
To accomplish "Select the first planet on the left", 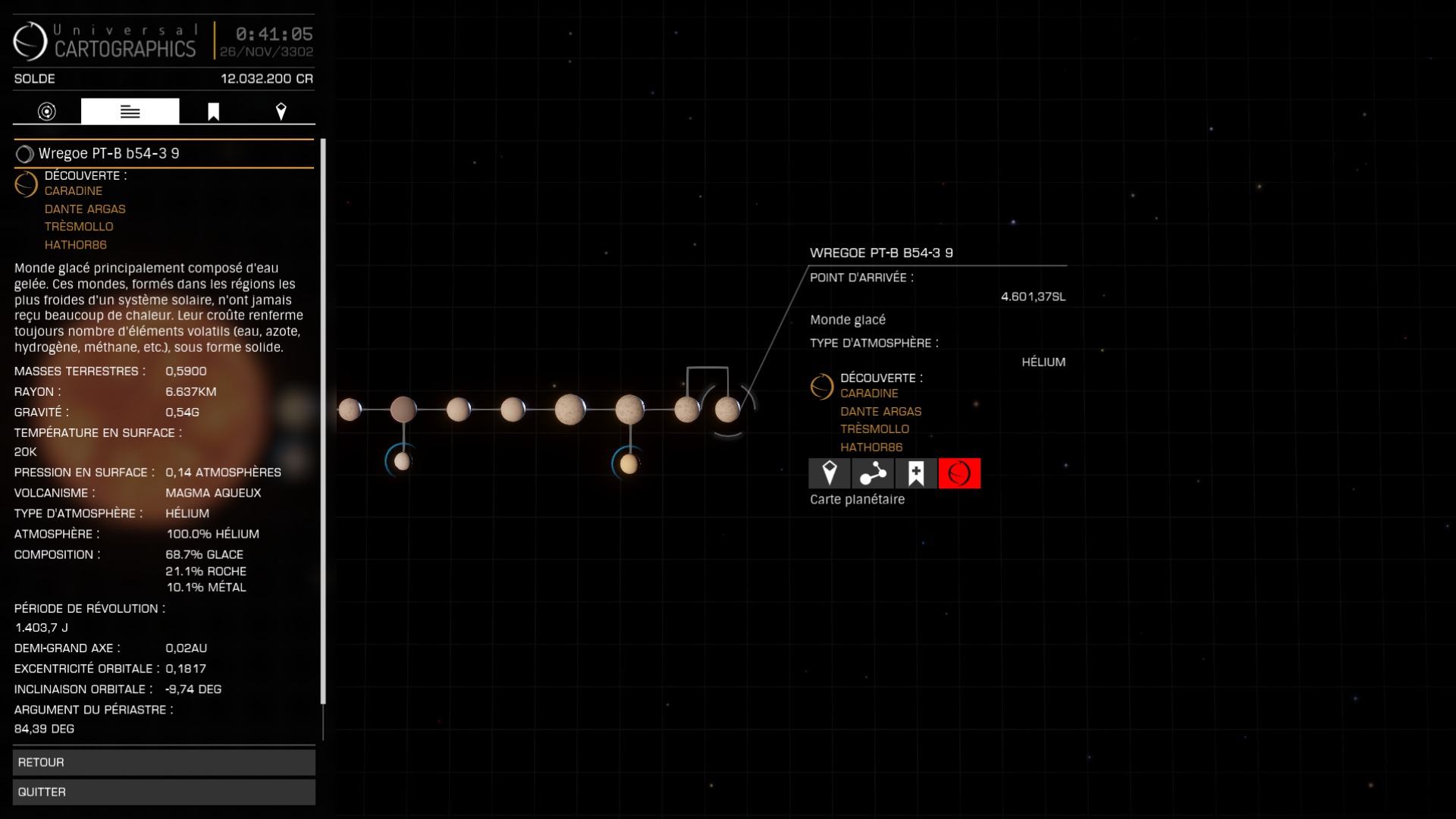I will (350, 409).
